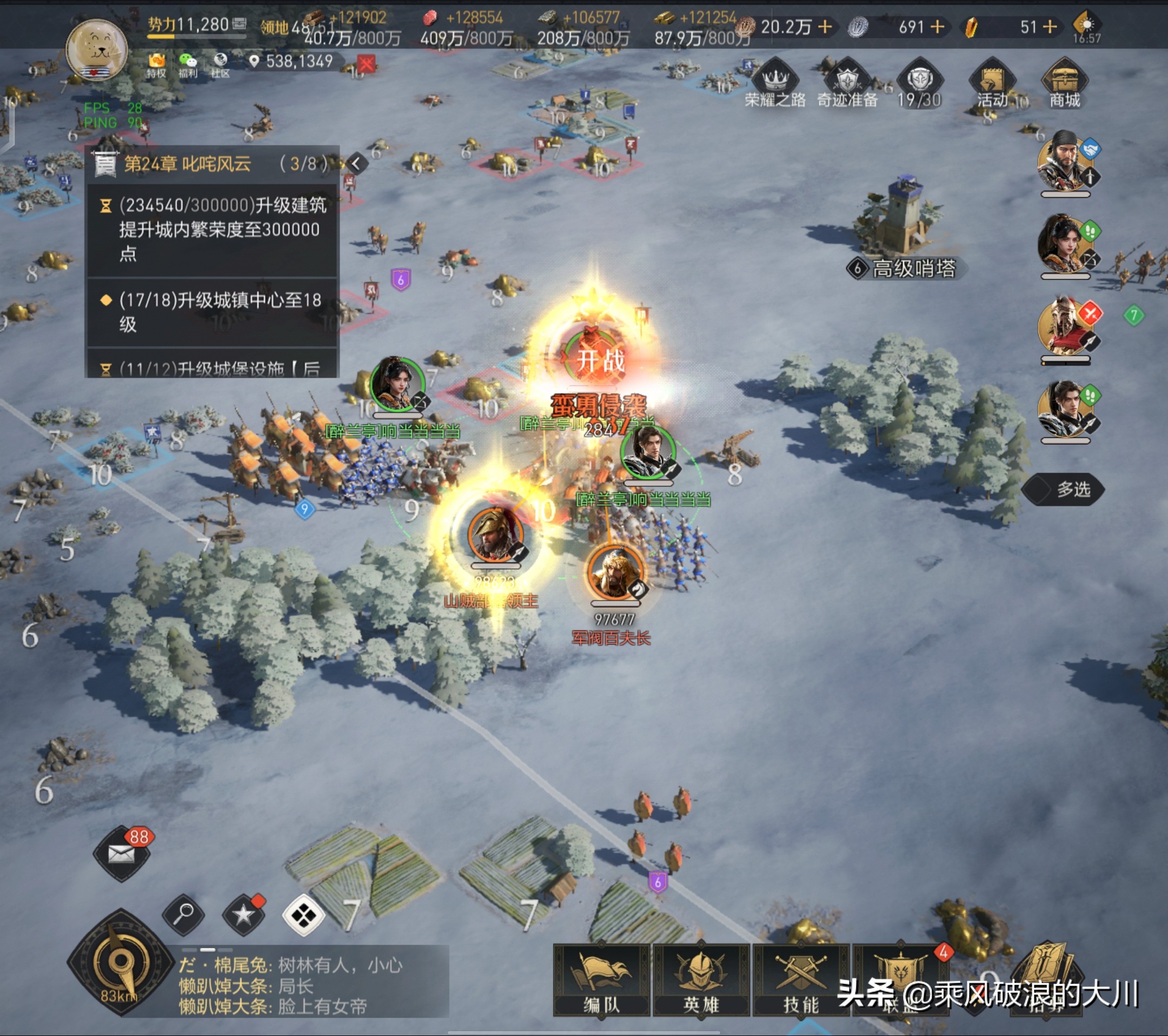
Task: Open the 技能 skills menu
Action: click(x=800, y=980)
